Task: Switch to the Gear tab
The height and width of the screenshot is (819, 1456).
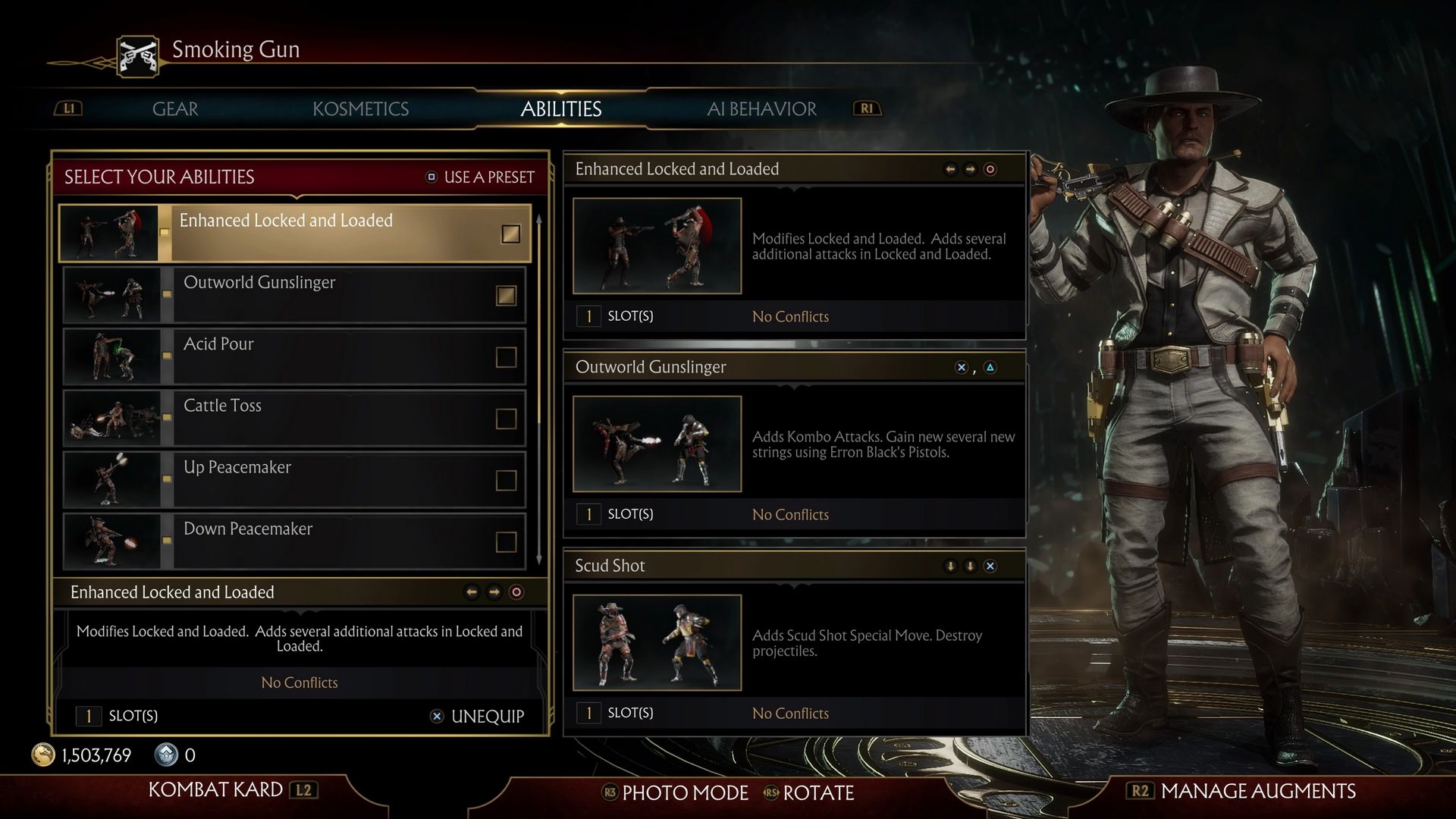Action: (x=175, y=109)
